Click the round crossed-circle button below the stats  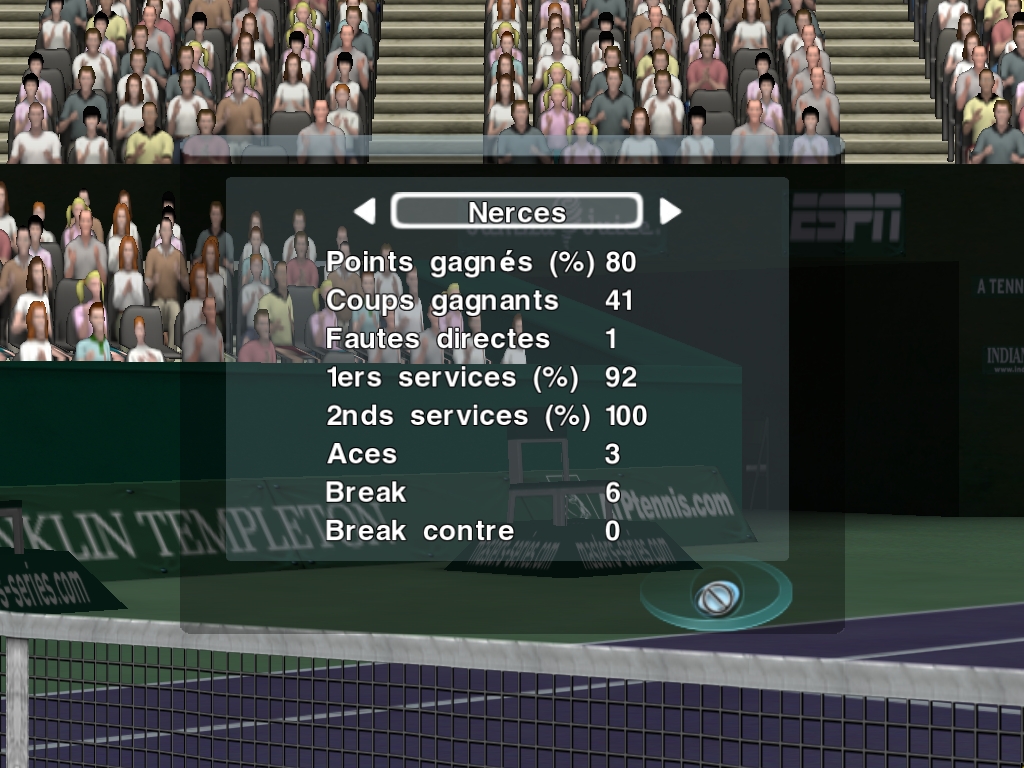tap(717, 597)
